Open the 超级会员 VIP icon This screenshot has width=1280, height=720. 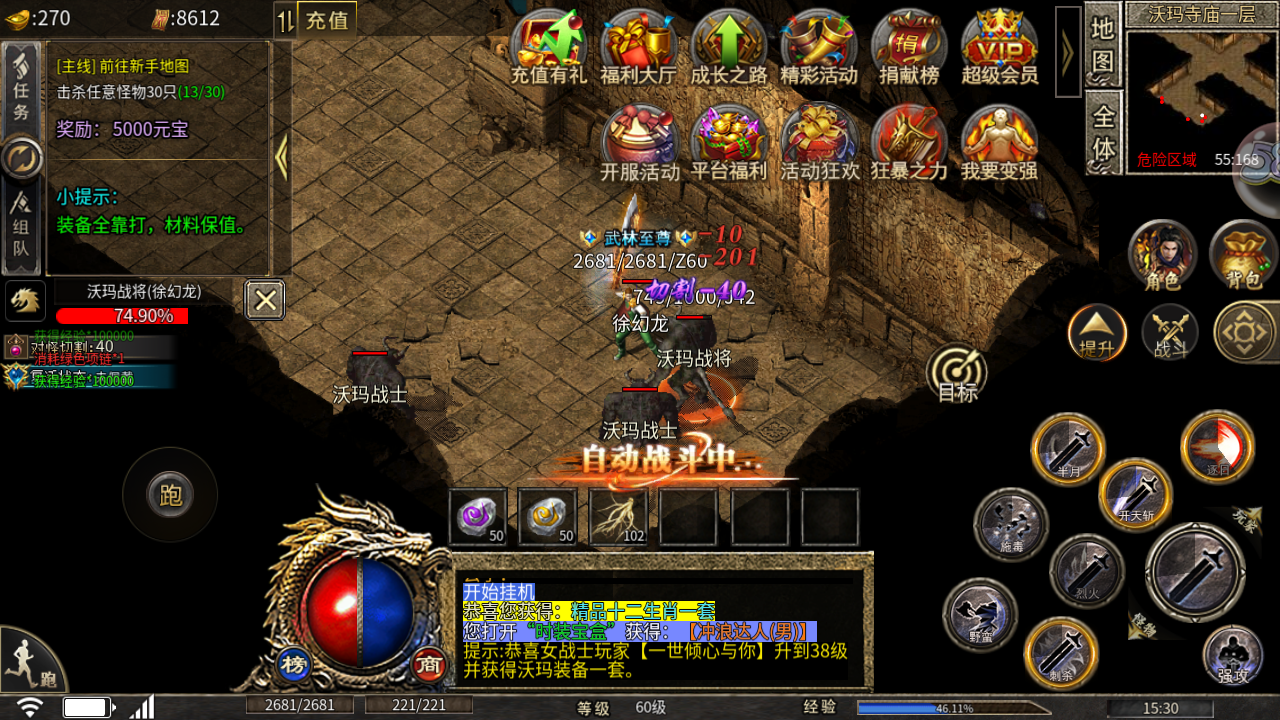point(999,47)
